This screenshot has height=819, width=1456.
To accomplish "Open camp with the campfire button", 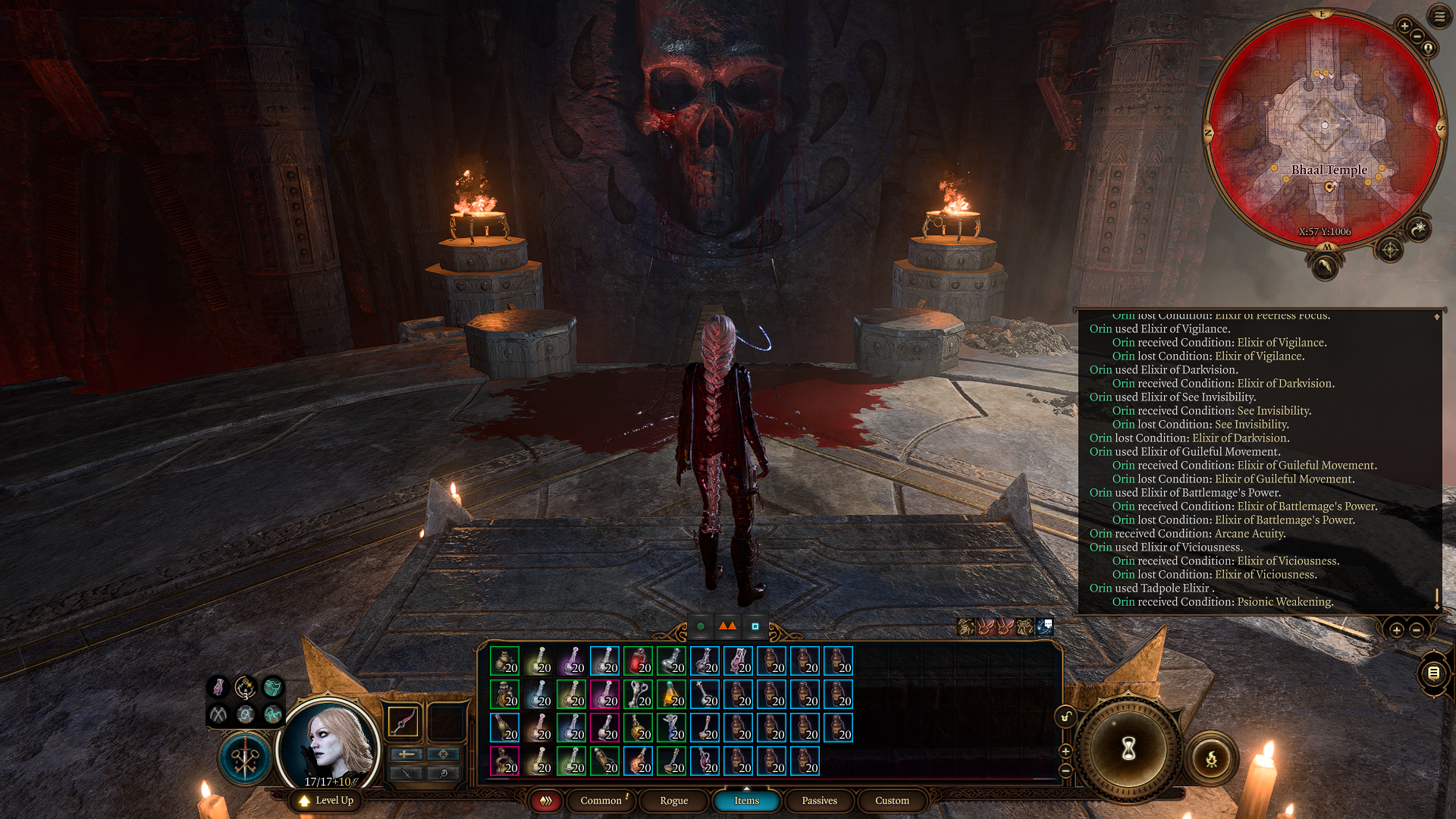I will pyautogui.click(x=1211, y=758).
